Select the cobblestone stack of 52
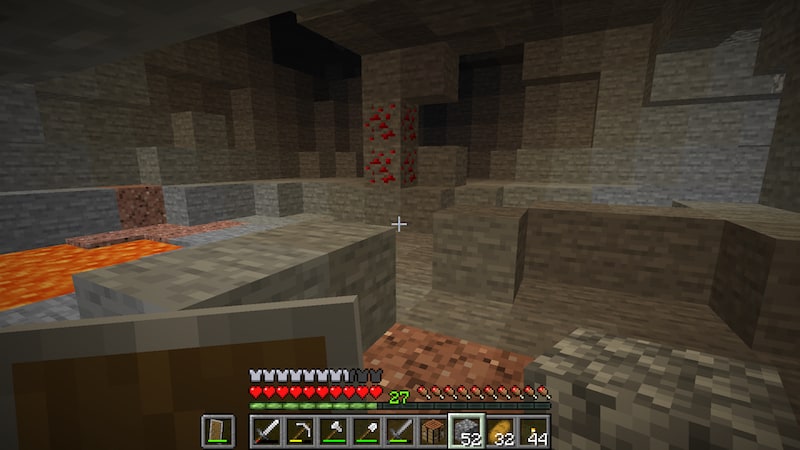The image size is (800, 450). pos(465,431)
